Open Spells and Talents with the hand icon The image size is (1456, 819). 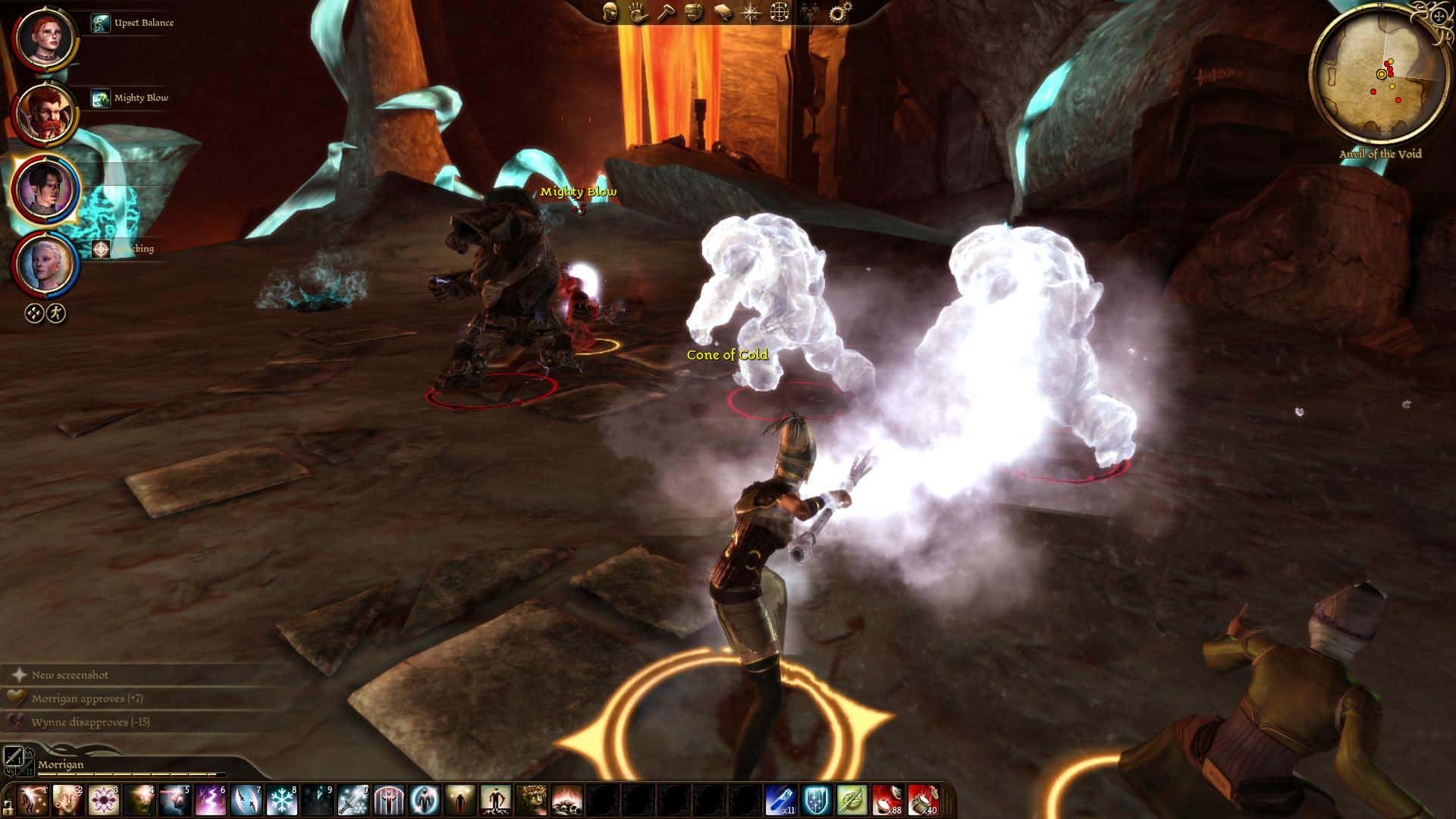coord(638,13)
